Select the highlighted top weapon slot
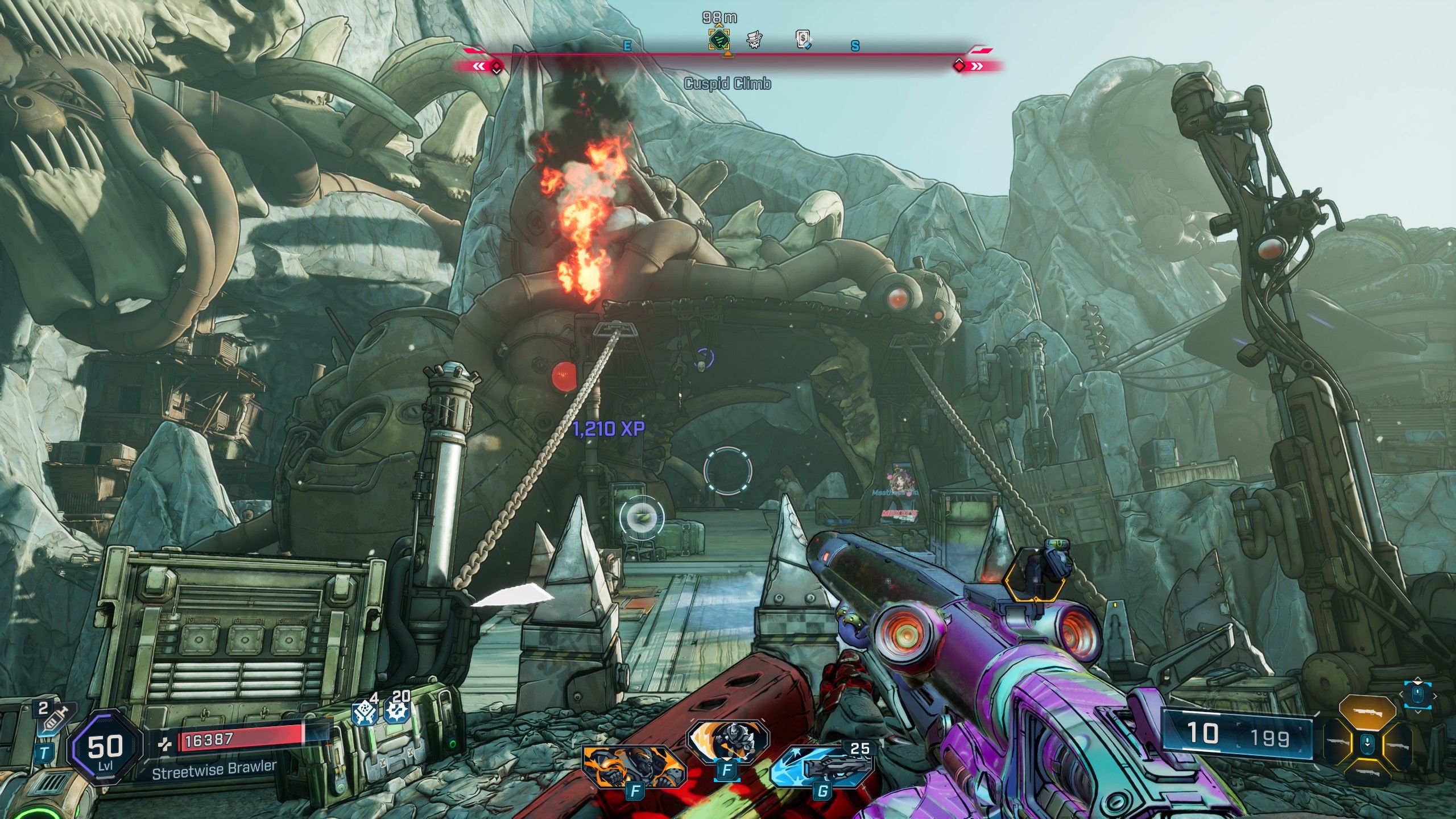Image resolution: width=1456 pixels, height=819 pixels. click(1367, 712)
